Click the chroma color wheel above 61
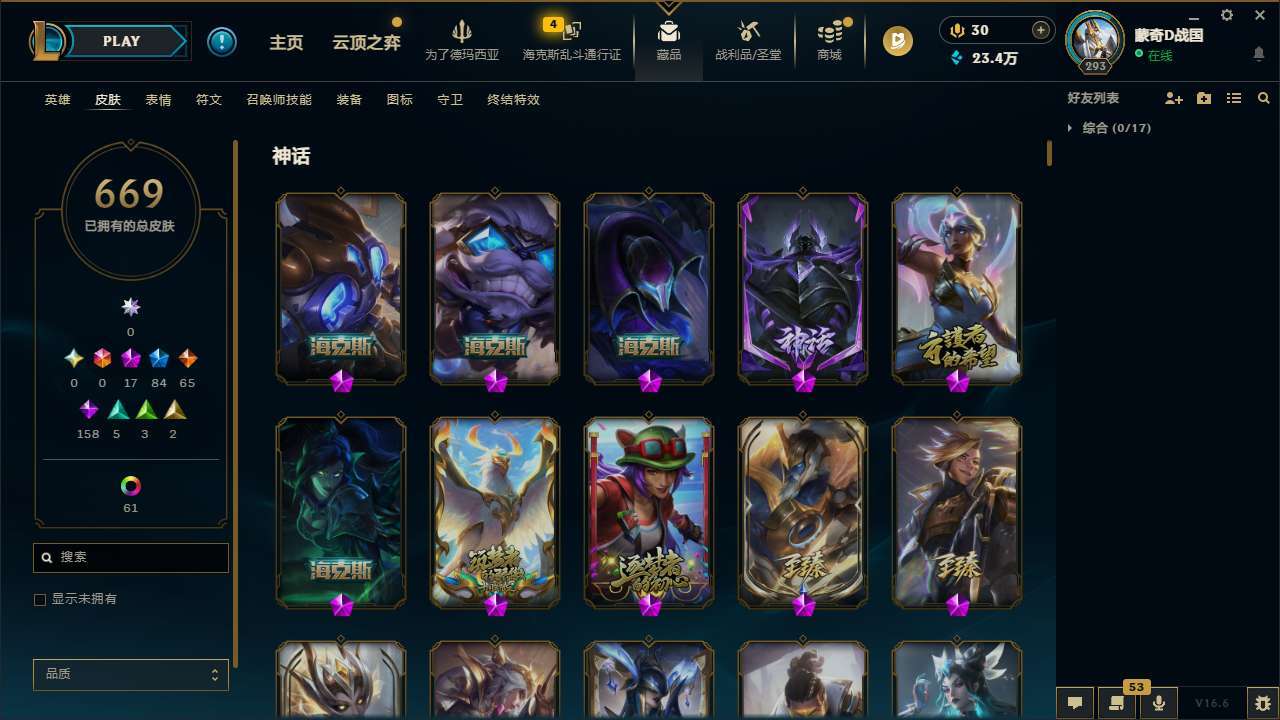Screen dimensions: 1280x720 [130, 484]
